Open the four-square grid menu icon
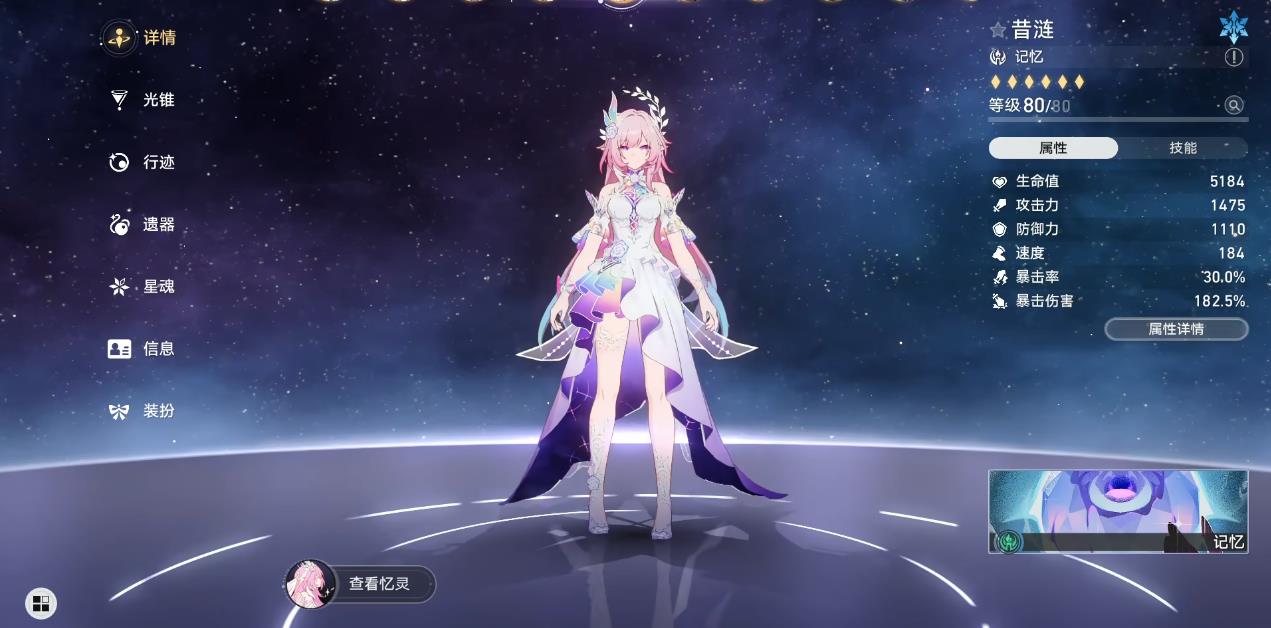The image size is (1271, 628). pyautogui.click(x=41, y=602)
